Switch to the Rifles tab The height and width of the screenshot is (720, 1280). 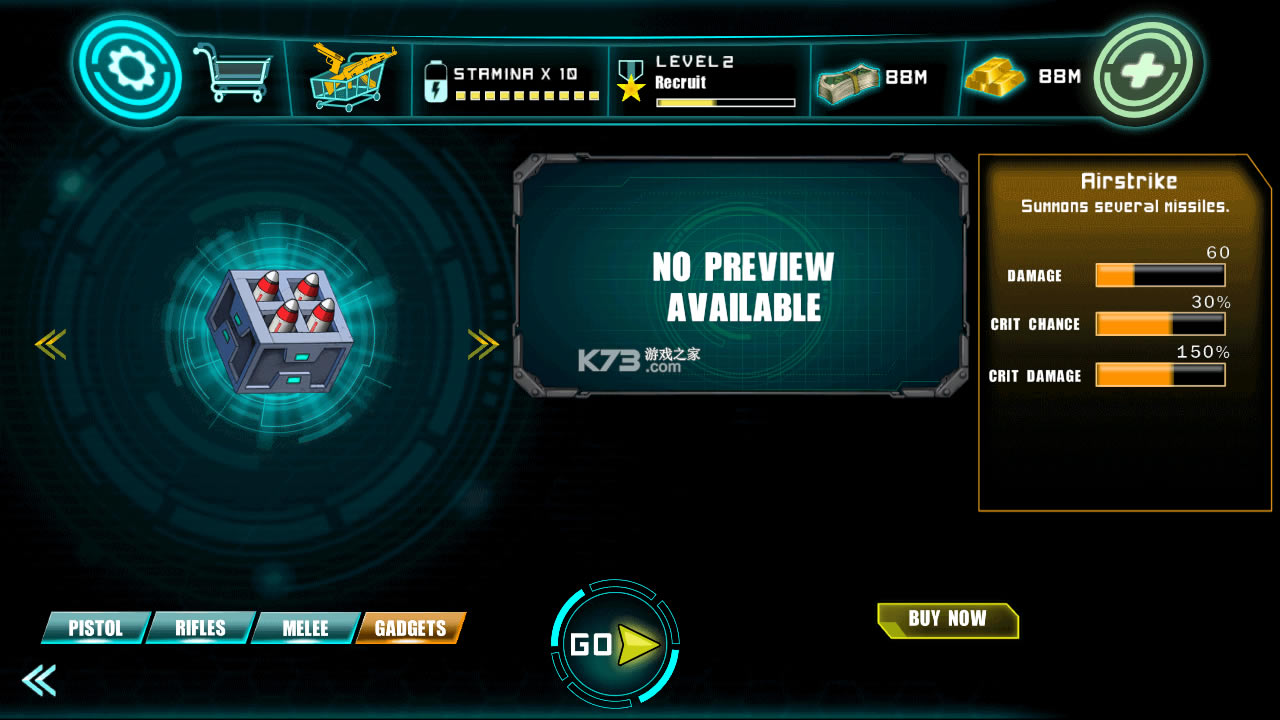(x=200, y=628)
